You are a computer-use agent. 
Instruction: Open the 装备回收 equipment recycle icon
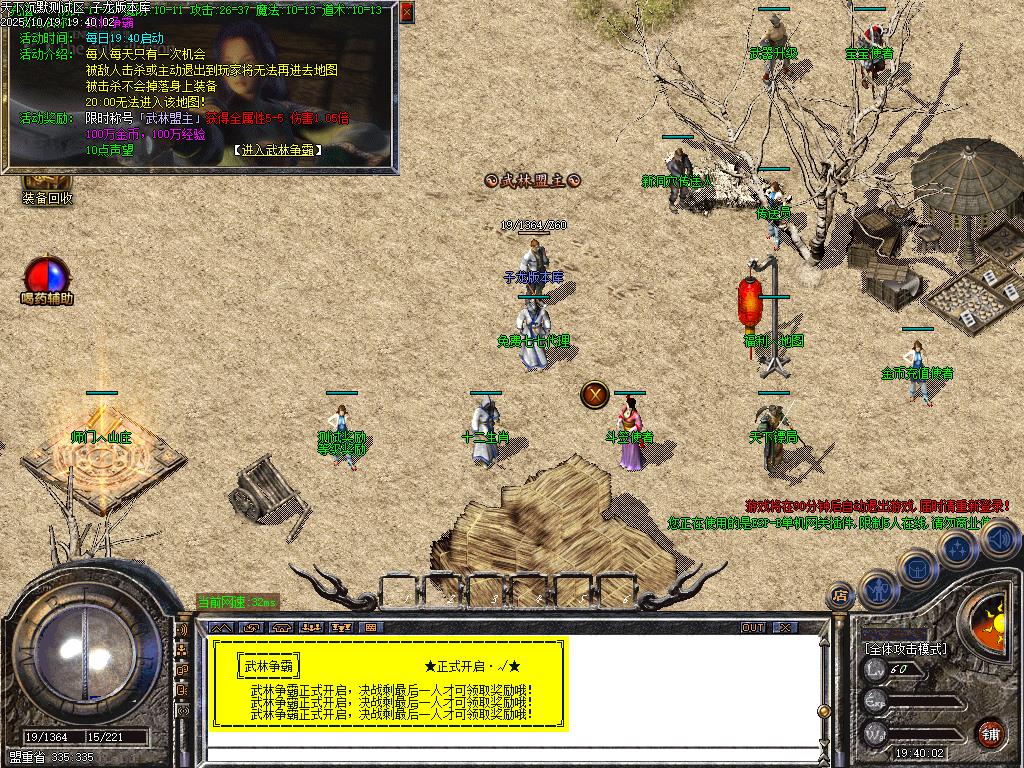[x=47, y=183]
